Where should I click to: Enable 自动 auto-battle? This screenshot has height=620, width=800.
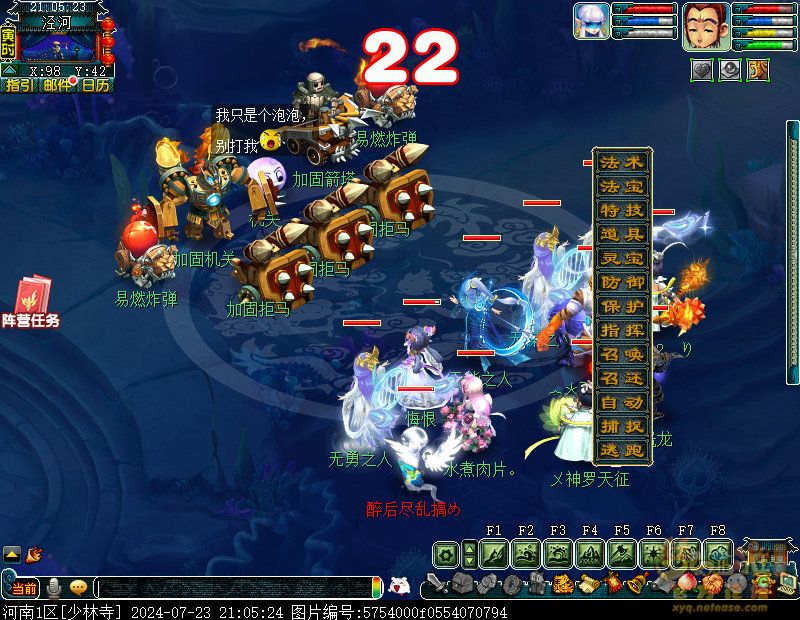623,403
